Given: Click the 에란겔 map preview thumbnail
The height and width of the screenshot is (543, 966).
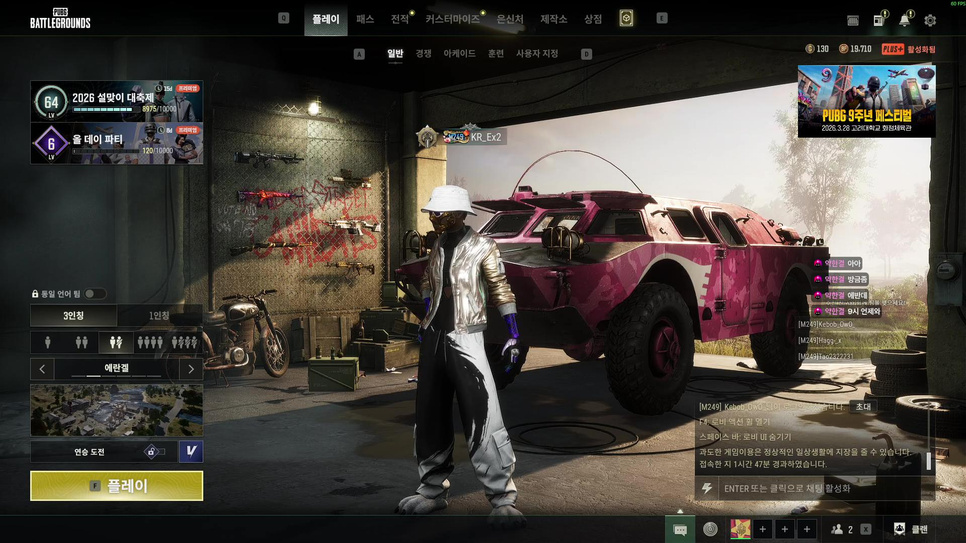Looking at the screenshot, I should (x=116, y=410).
